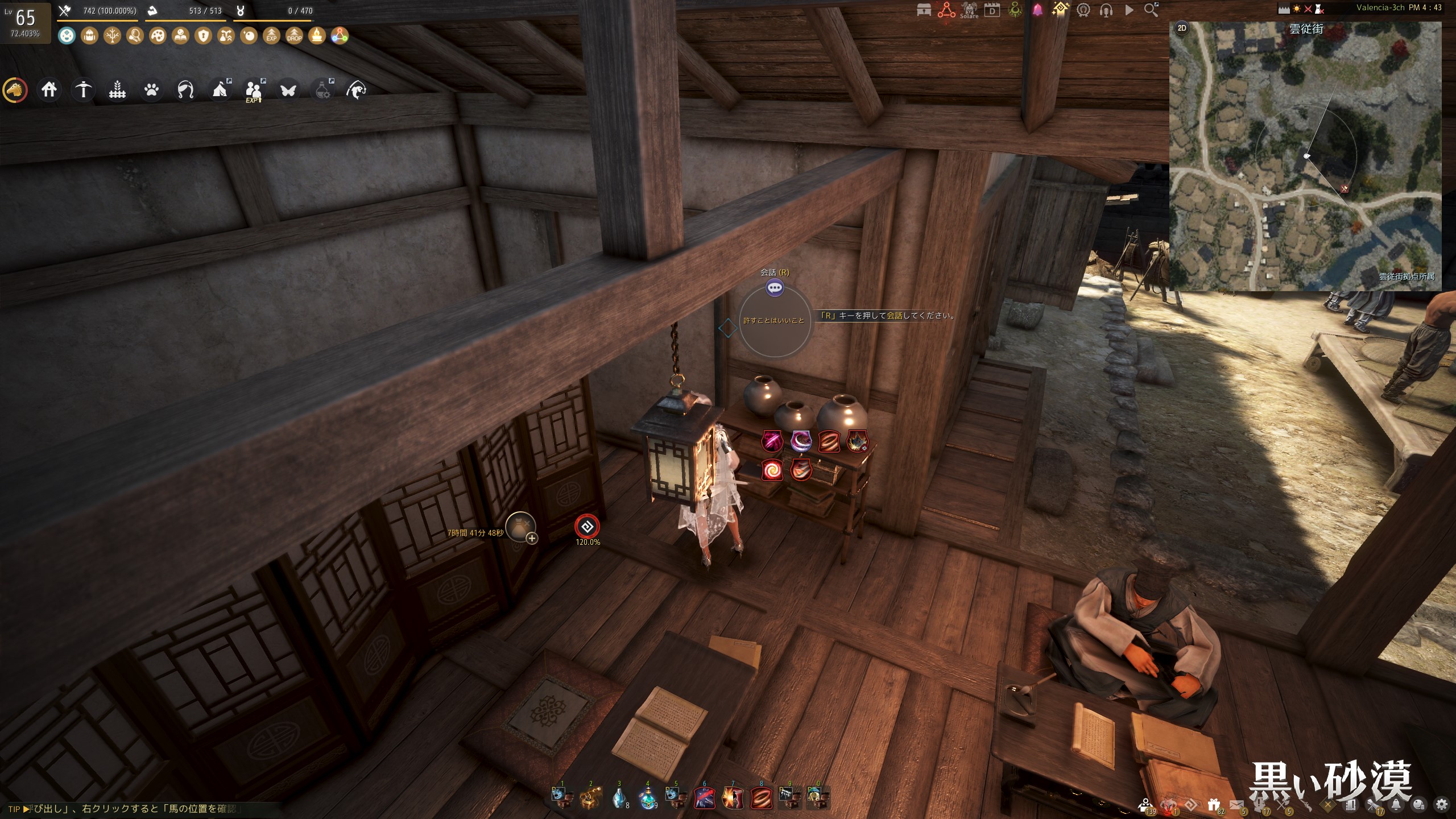The width and height of the screenshot is (1456, 819).
Task: Open the residence house icon
Action: click(49, 90)
